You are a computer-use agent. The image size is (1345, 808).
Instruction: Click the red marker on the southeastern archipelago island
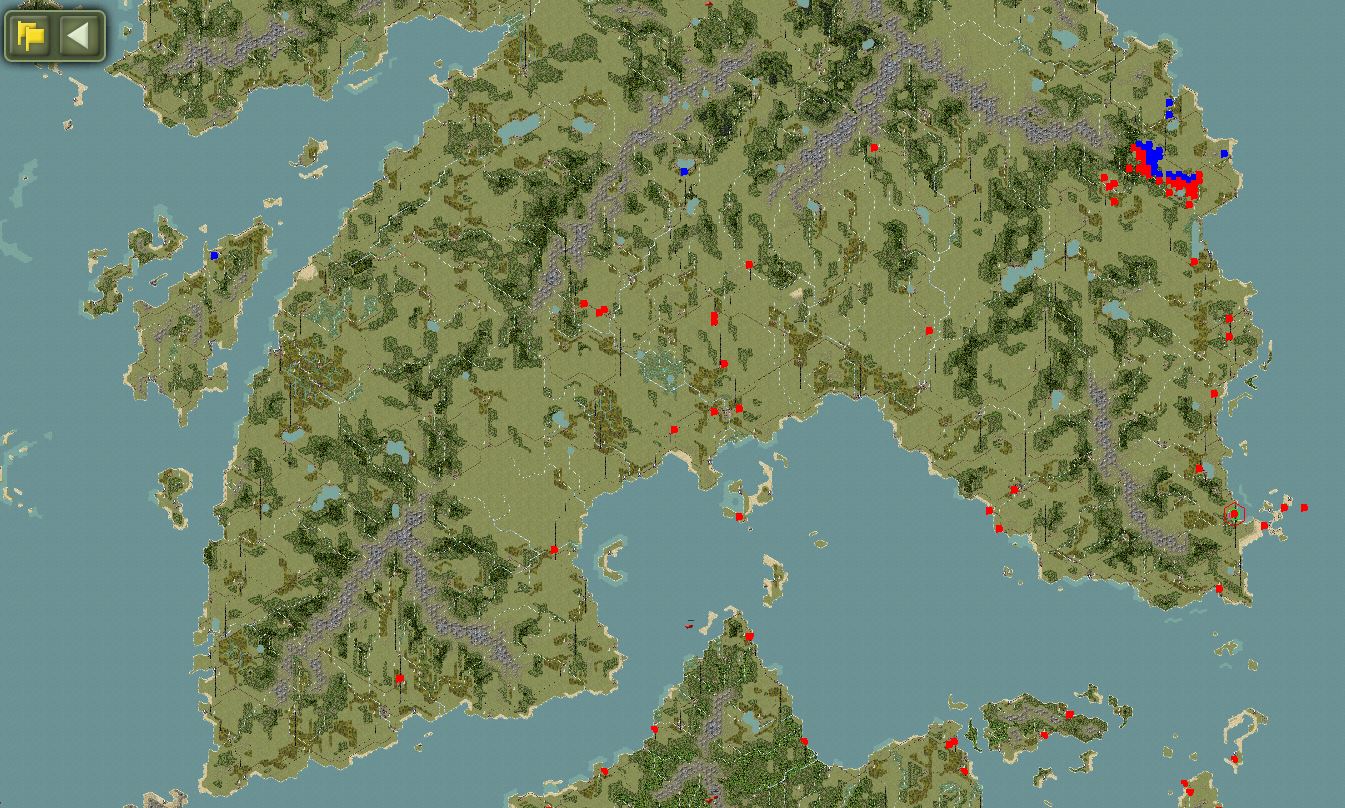pyautogui.click(x=1072, y=715)
